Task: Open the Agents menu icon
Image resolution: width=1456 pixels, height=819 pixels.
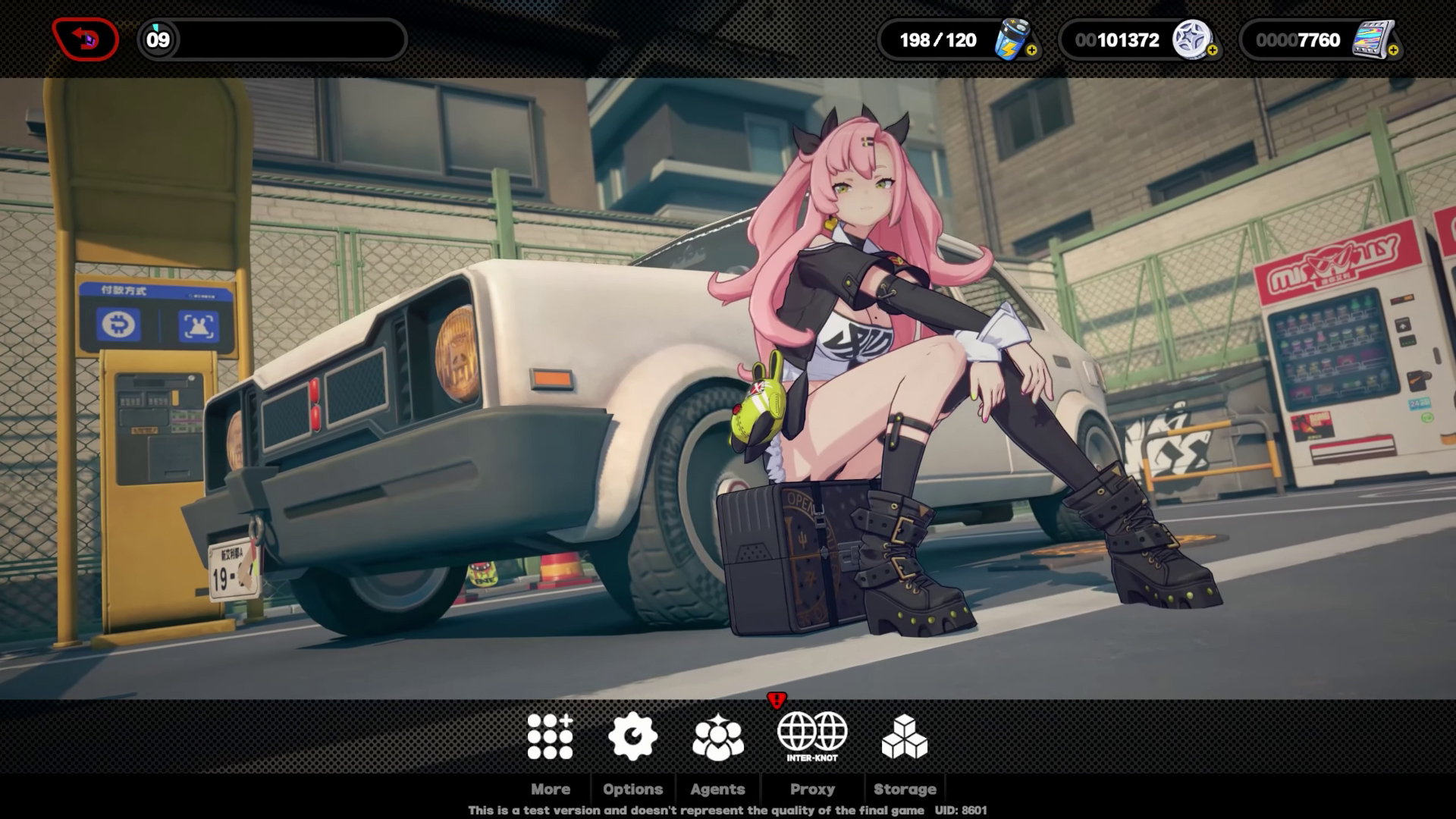Action: coord(717,736)
